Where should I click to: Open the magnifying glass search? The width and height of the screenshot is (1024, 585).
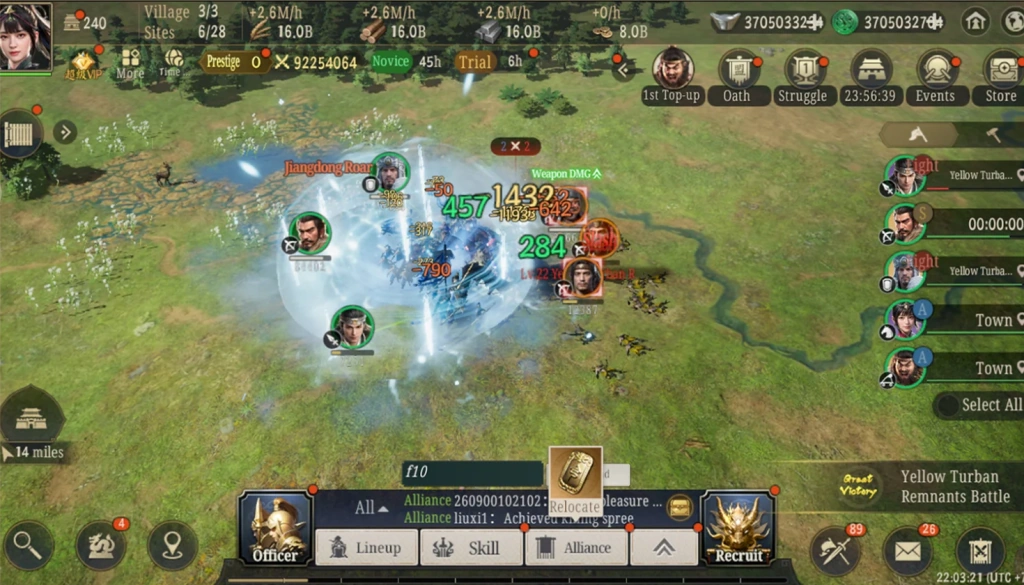coord(28,546)
